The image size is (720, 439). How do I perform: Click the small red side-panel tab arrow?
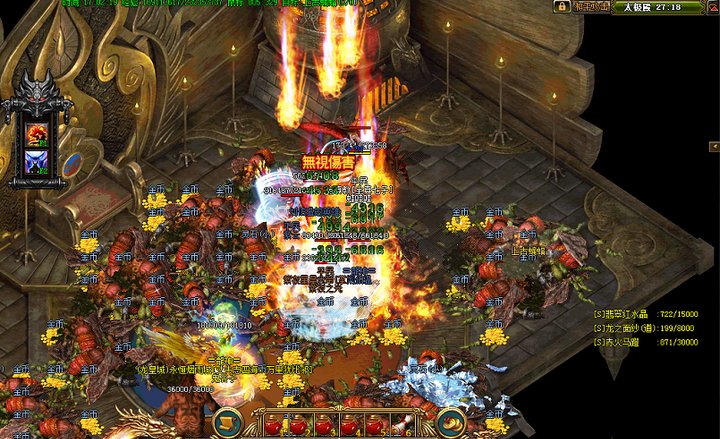coord(715,147)
